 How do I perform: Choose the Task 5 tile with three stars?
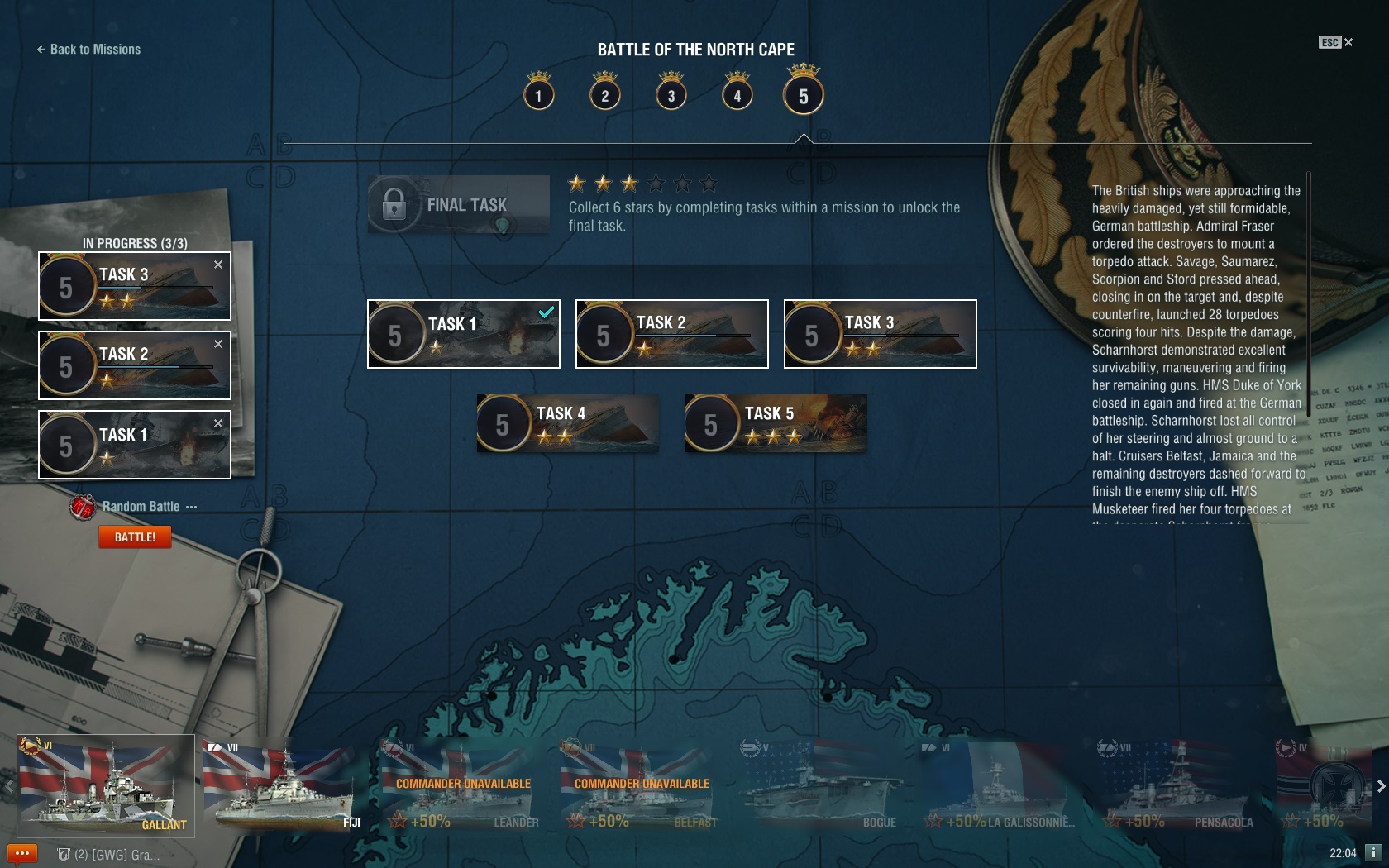[776, 423]
